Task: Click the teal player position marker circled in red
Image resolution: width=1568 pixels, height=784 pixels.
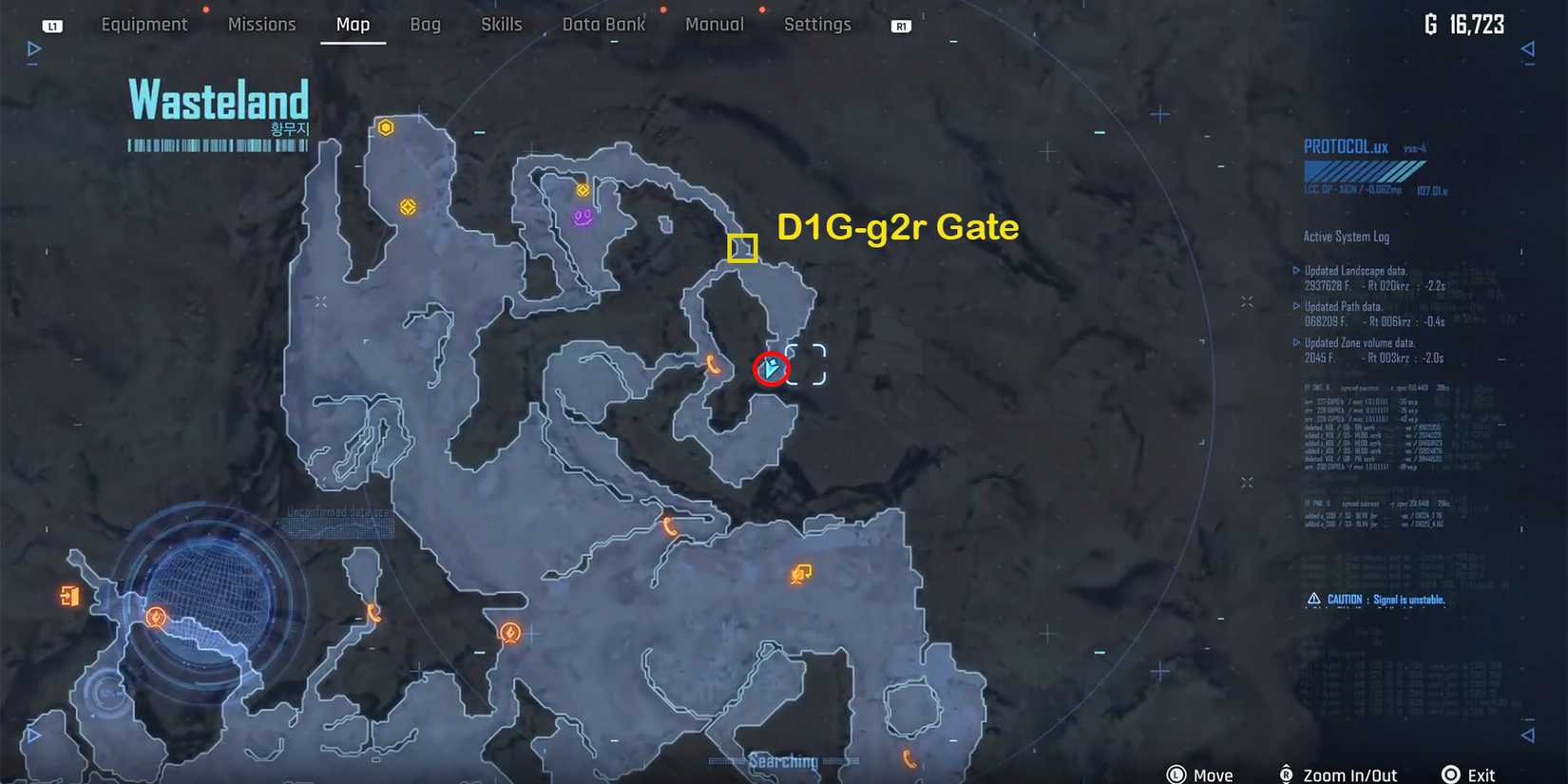Action: click(x=770, y=369)
